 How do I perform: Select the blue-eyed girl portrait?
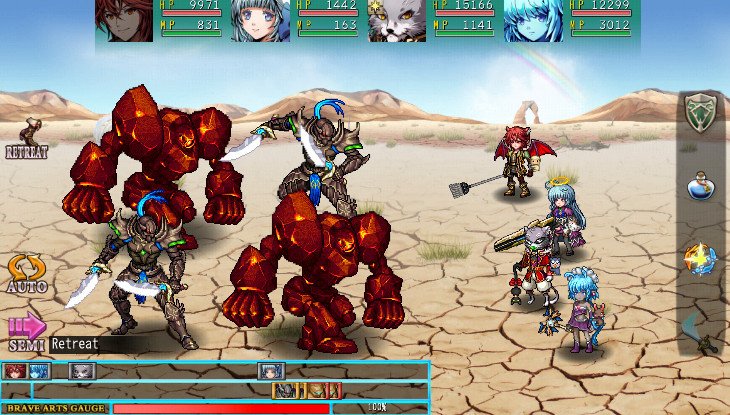click(262, 20)
